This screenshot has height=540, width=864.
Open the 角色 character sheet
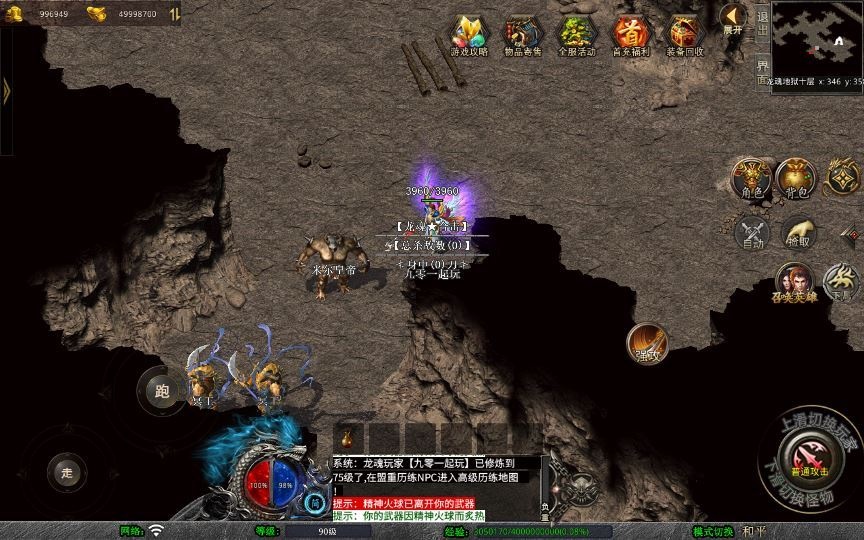click(750, 178)
